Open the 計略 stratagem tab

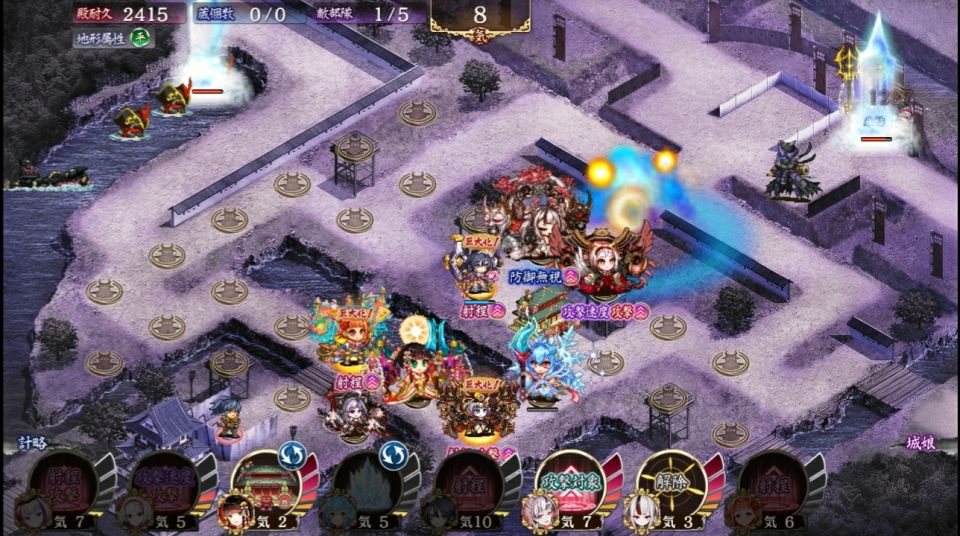point(33,442)
